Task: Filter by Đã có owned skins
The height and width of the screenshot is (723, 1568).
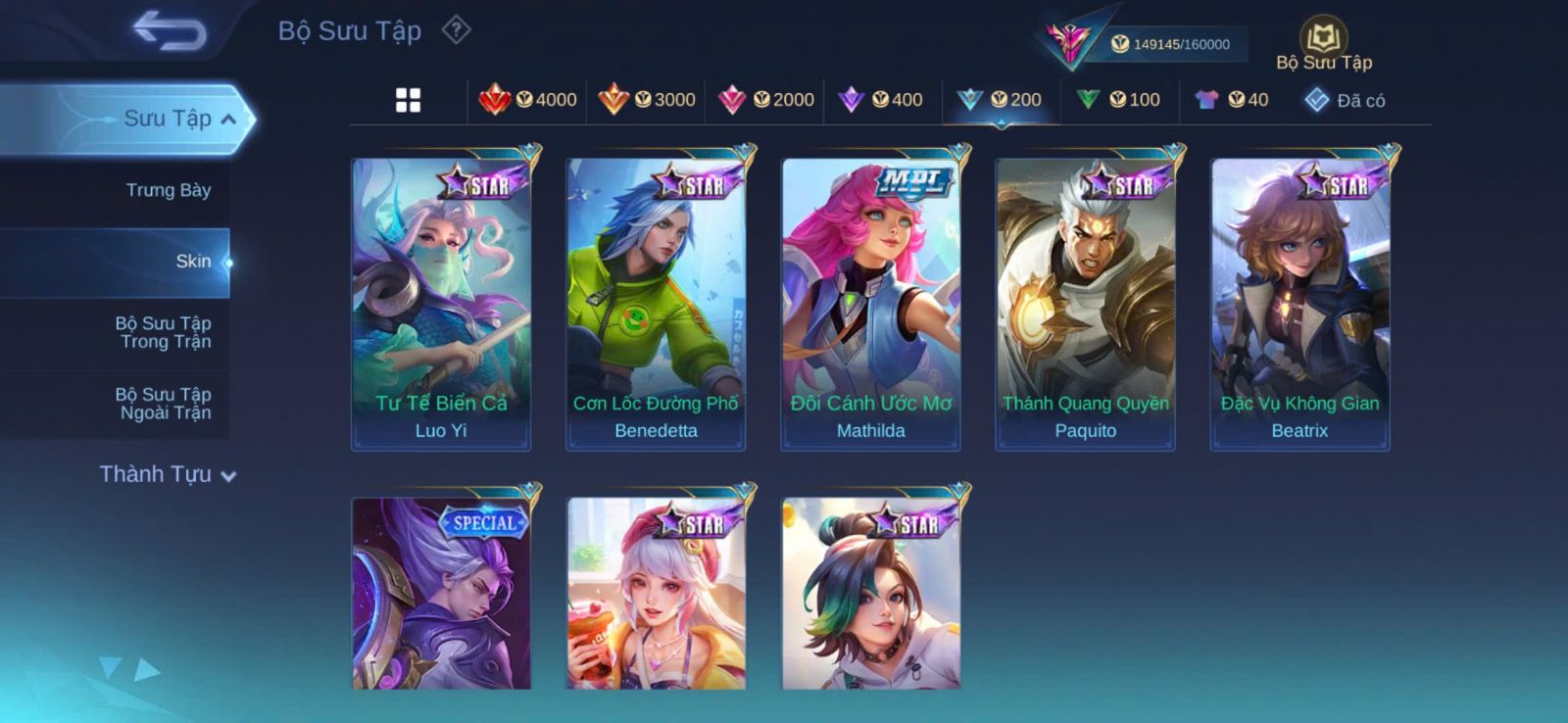Action: pyautogui.click(x=1345, y=100)
